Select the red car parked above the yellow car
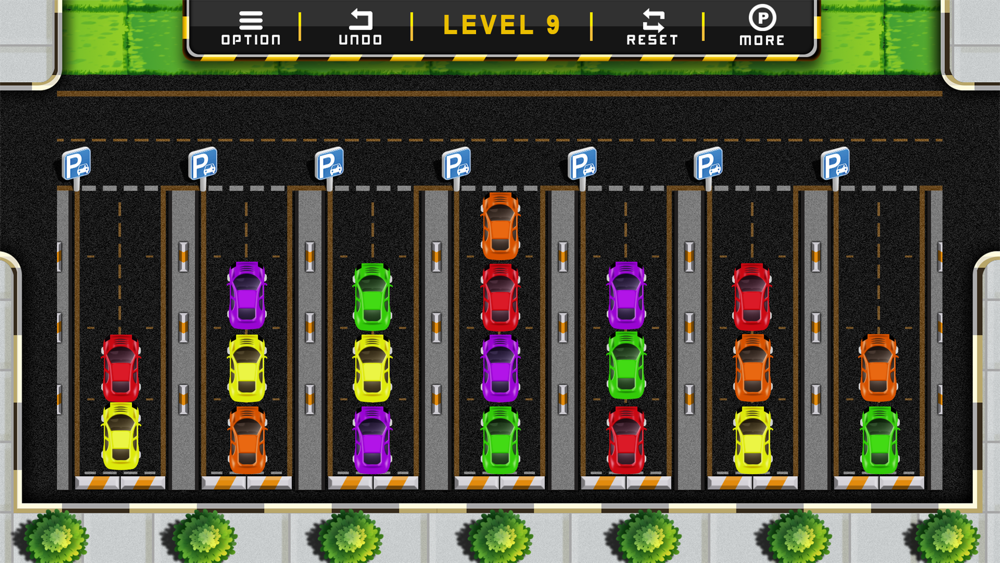Image resolution: width=1000 pixels, height=563 pixels. pos(121,368)
